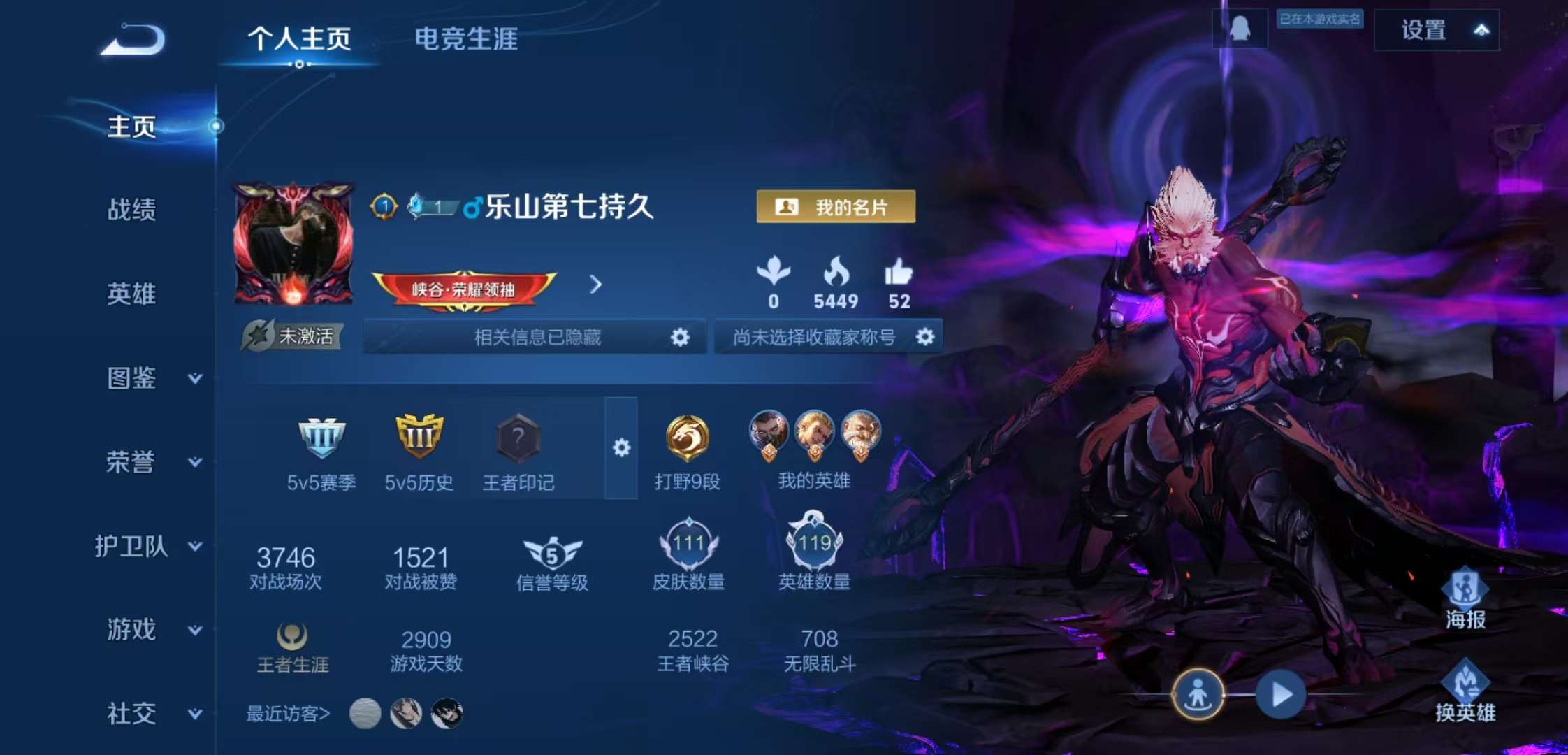The height and width of the screenshot is (755, 1568).
Task: Open the collector title settings gear
Action: (x=926, y=338)
